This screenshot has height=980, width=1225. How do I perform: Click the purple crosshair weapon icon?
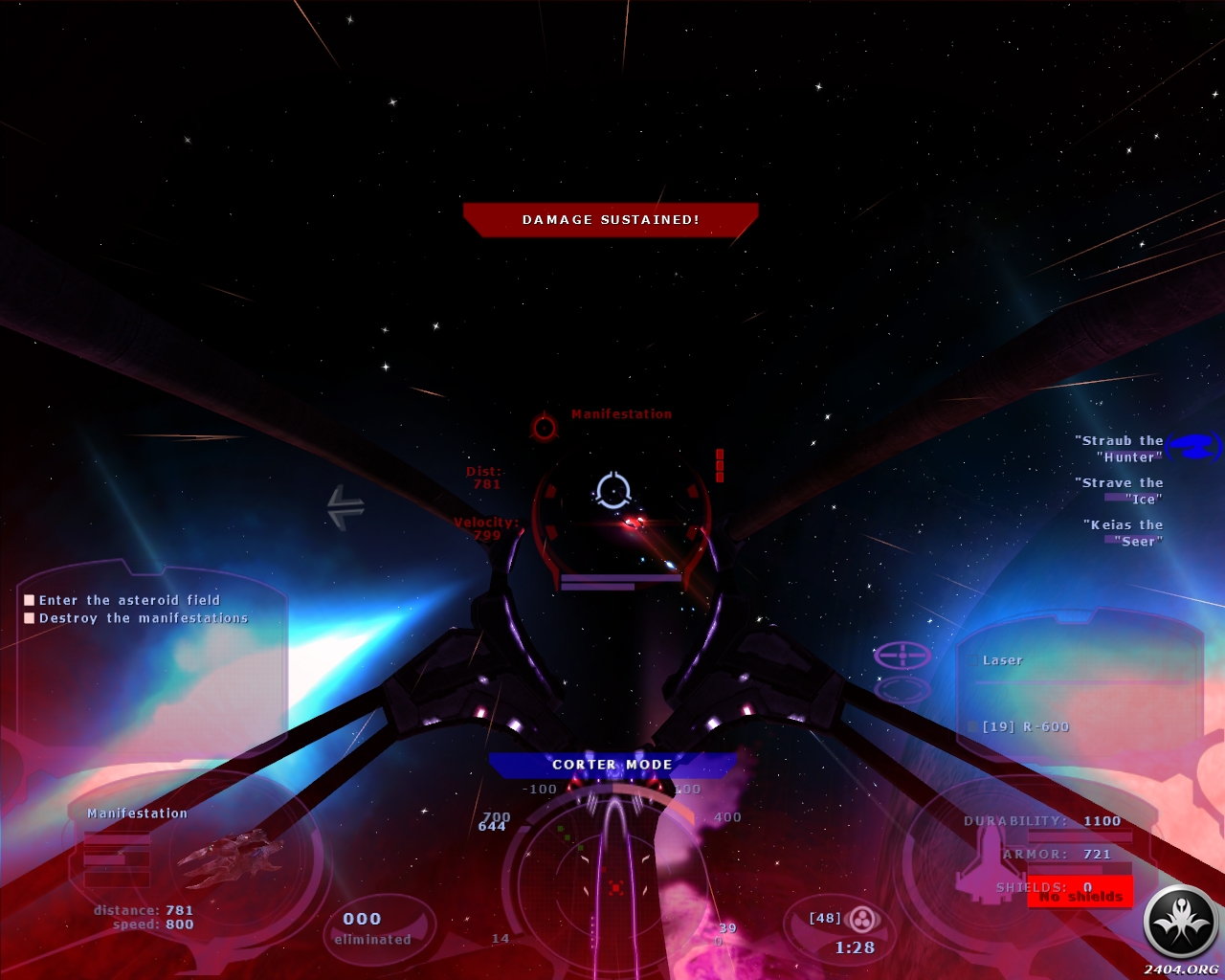pos(902,656)
